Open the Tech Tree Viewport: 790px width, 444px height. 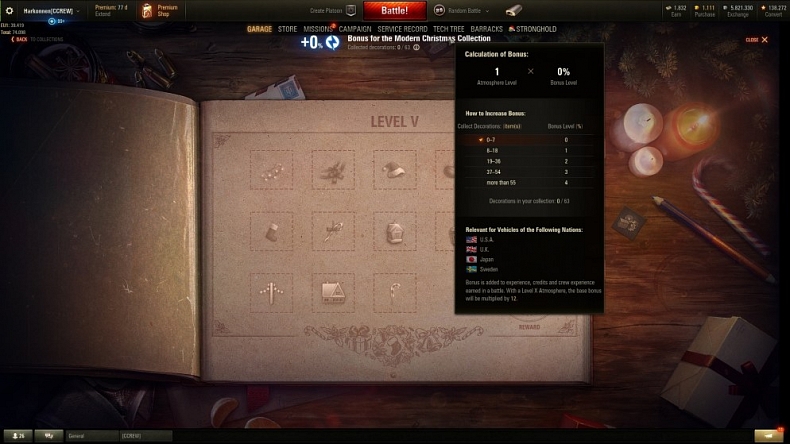pos(449,29)
